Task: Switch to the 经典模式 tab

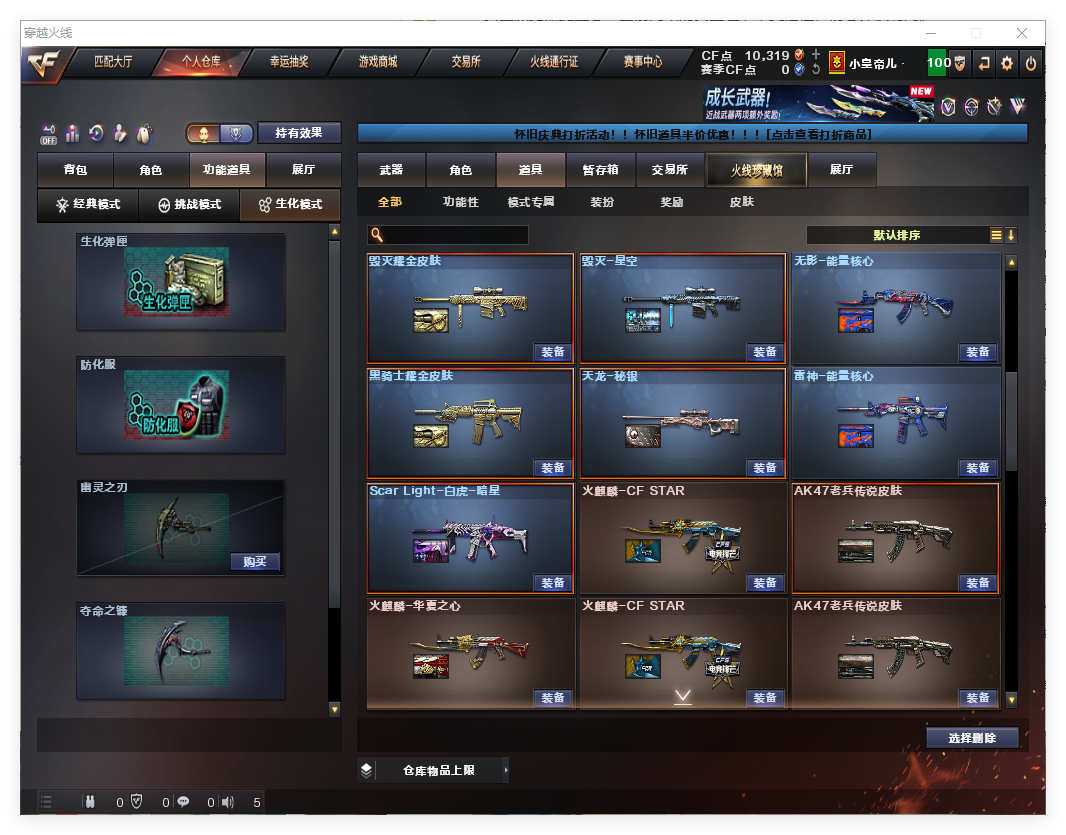Action: coord(88,204)
